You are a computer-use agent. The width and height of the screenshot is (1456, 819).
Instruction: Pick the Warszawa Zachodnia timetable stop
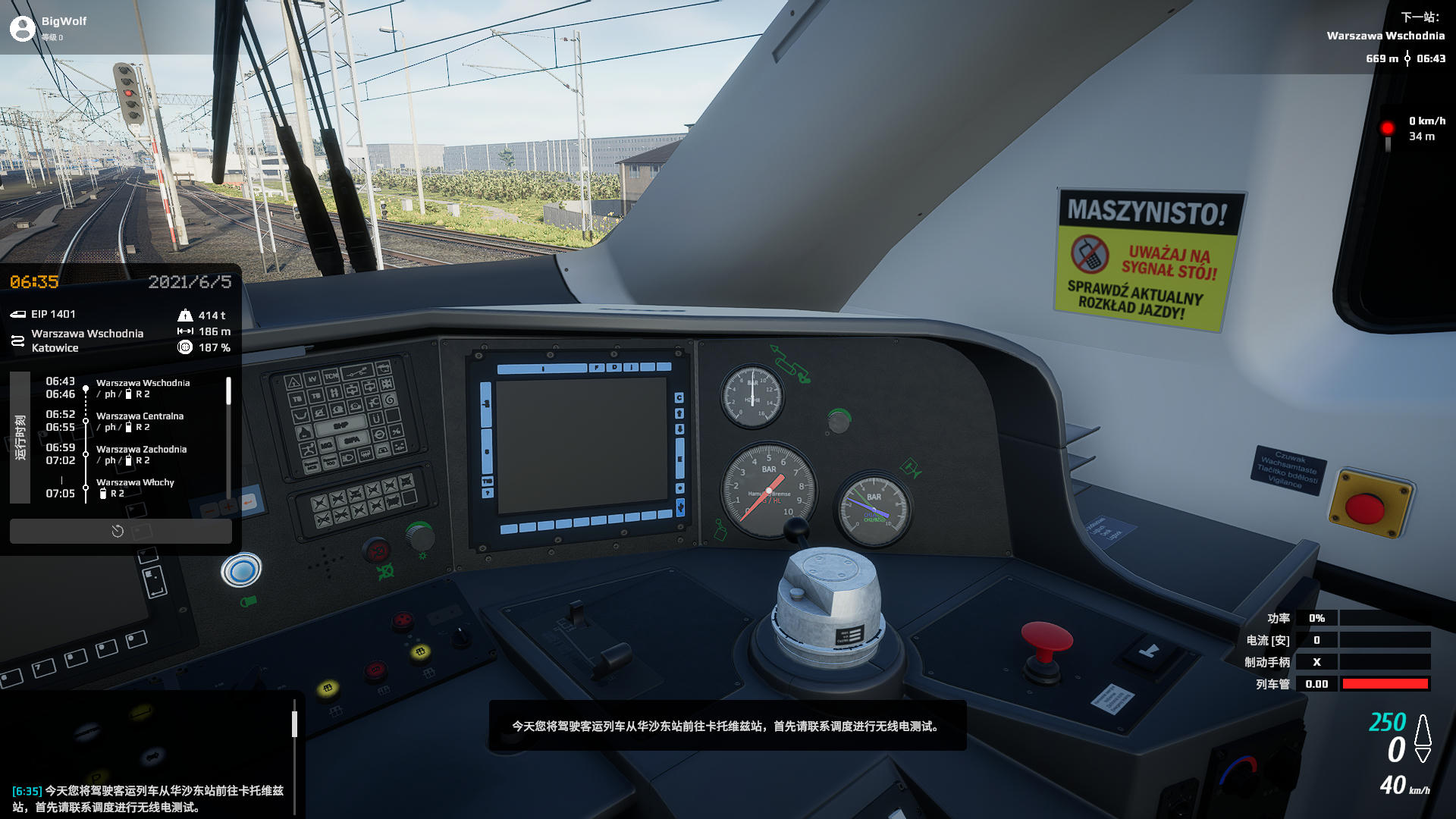click(141, 454)
